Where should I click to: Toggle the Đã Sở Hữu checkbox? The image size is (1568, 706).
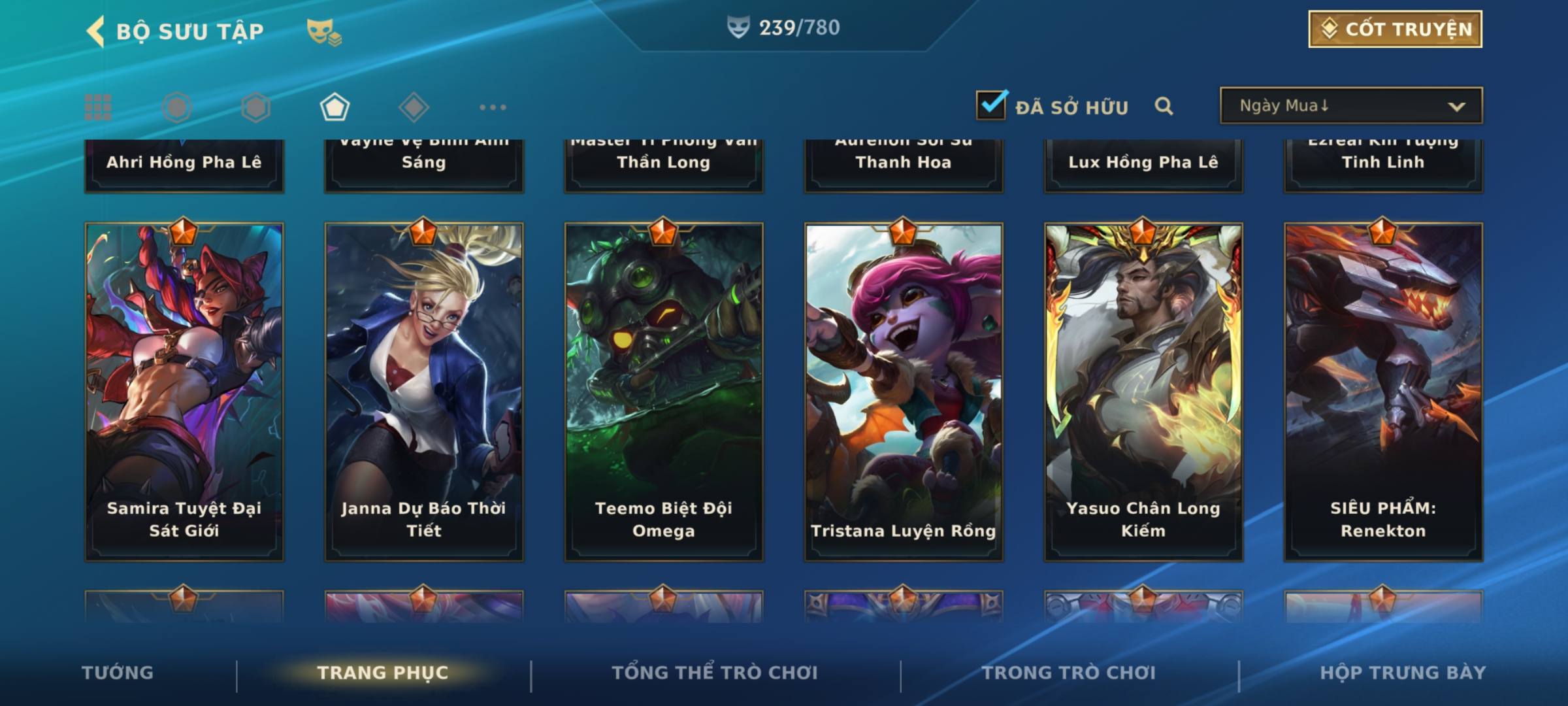coord(991,105)
